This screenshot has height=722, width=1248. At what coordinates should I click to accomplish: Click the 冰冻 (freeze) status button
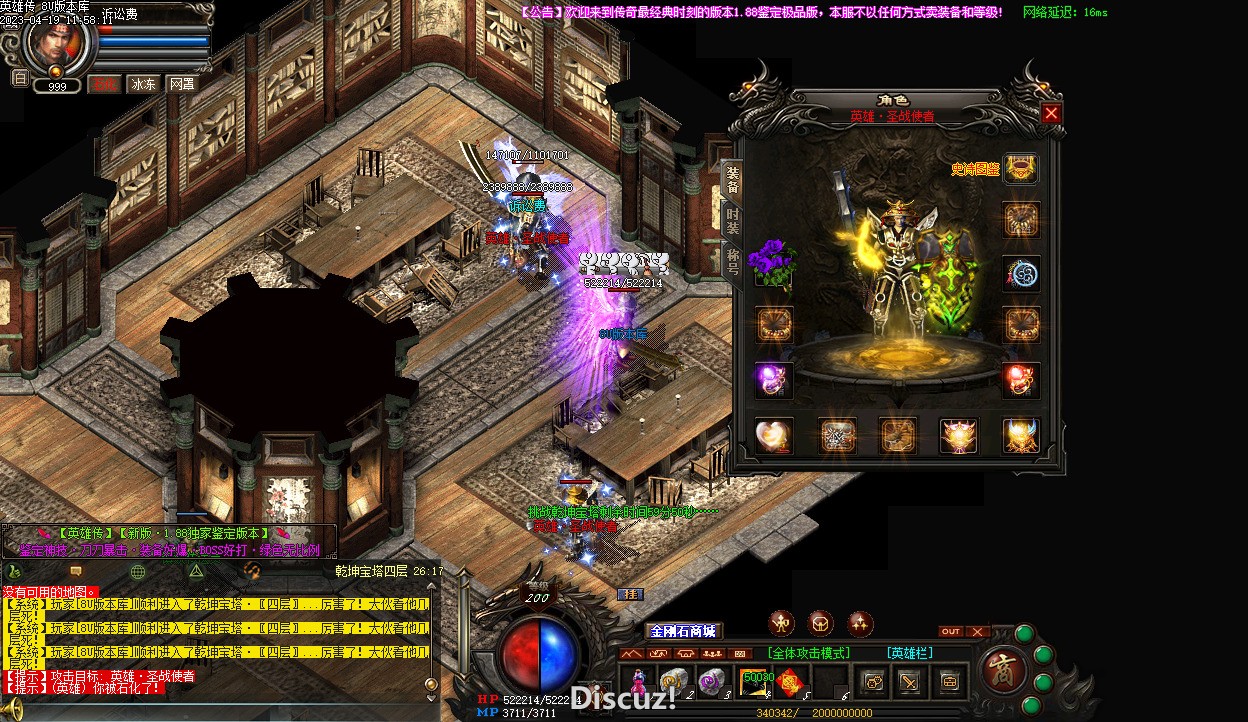coord(143,84)
